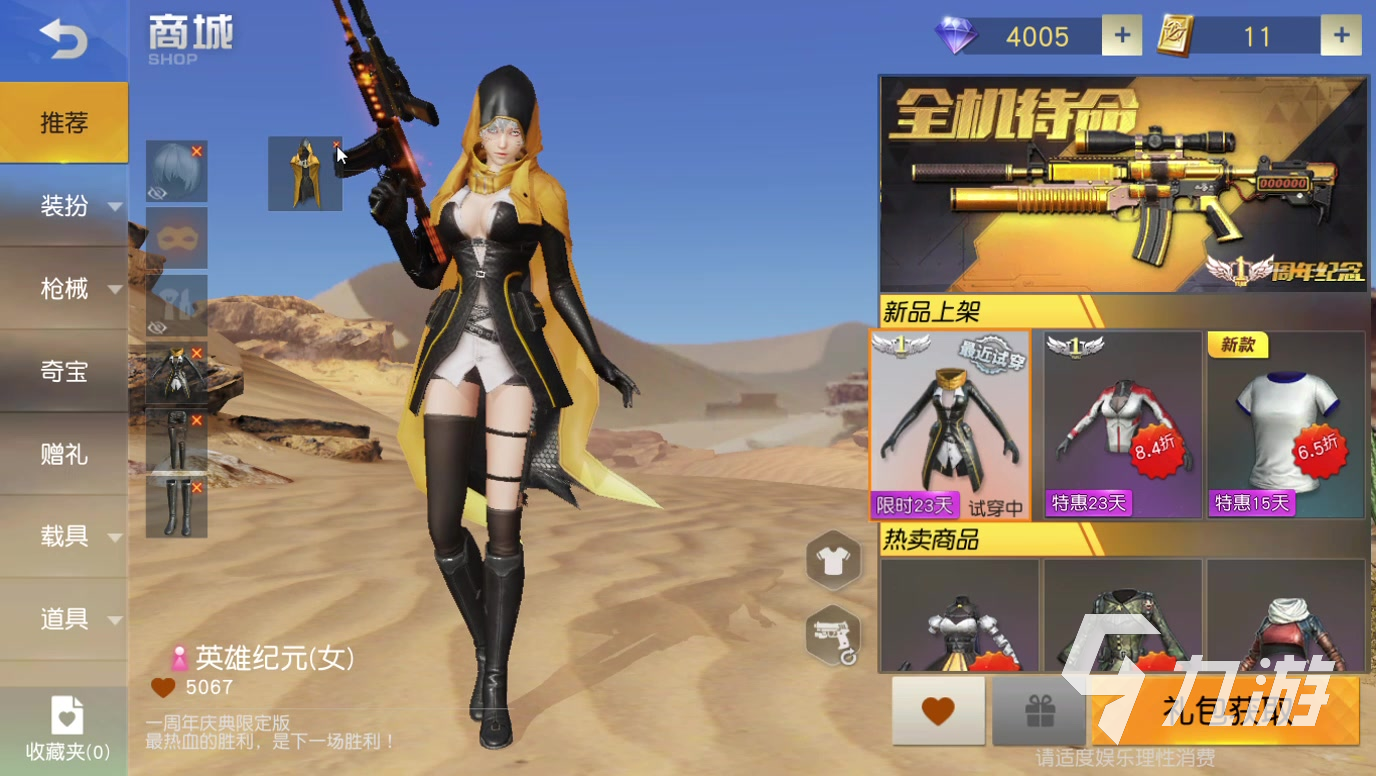Go back using the return arrow

(63, 38)
